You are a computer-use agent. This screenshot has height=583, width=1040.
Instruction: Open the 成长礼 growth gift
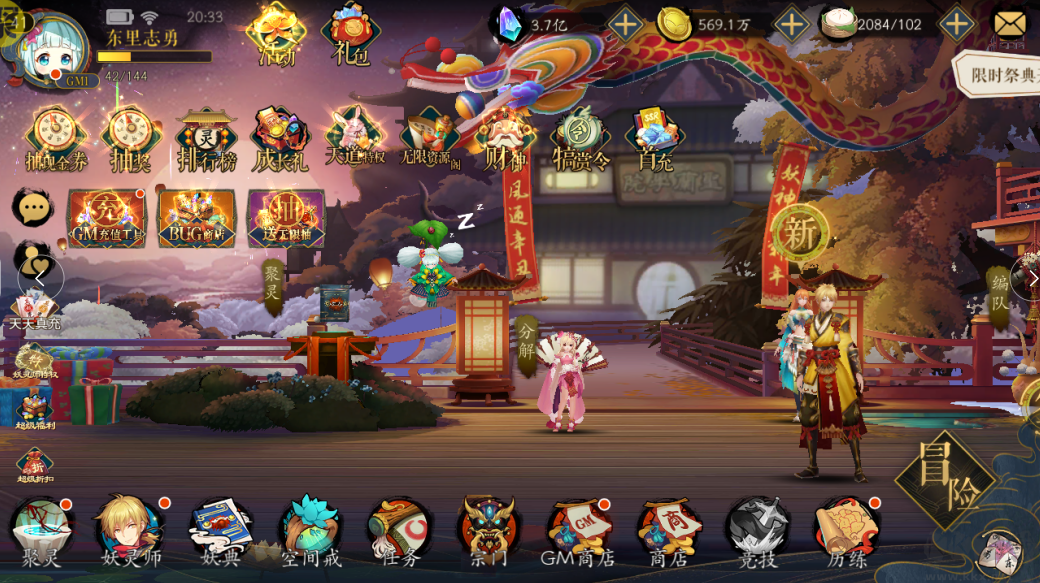coord(281,140)
